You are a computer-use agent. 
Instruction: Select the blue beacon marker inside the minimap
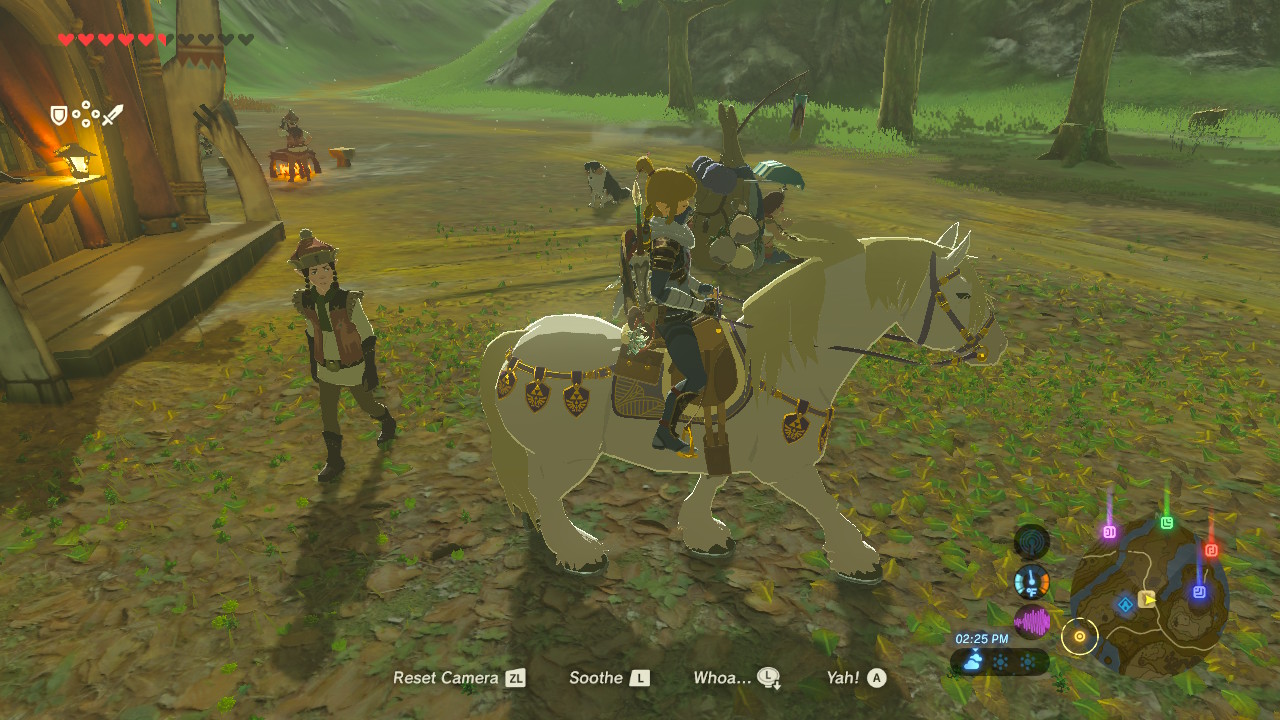1199,593
